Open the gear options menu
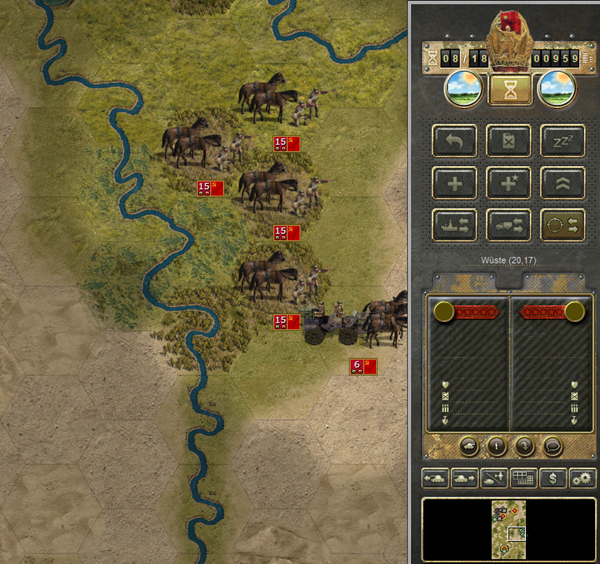The image size is (600, 564). point(582,478)
